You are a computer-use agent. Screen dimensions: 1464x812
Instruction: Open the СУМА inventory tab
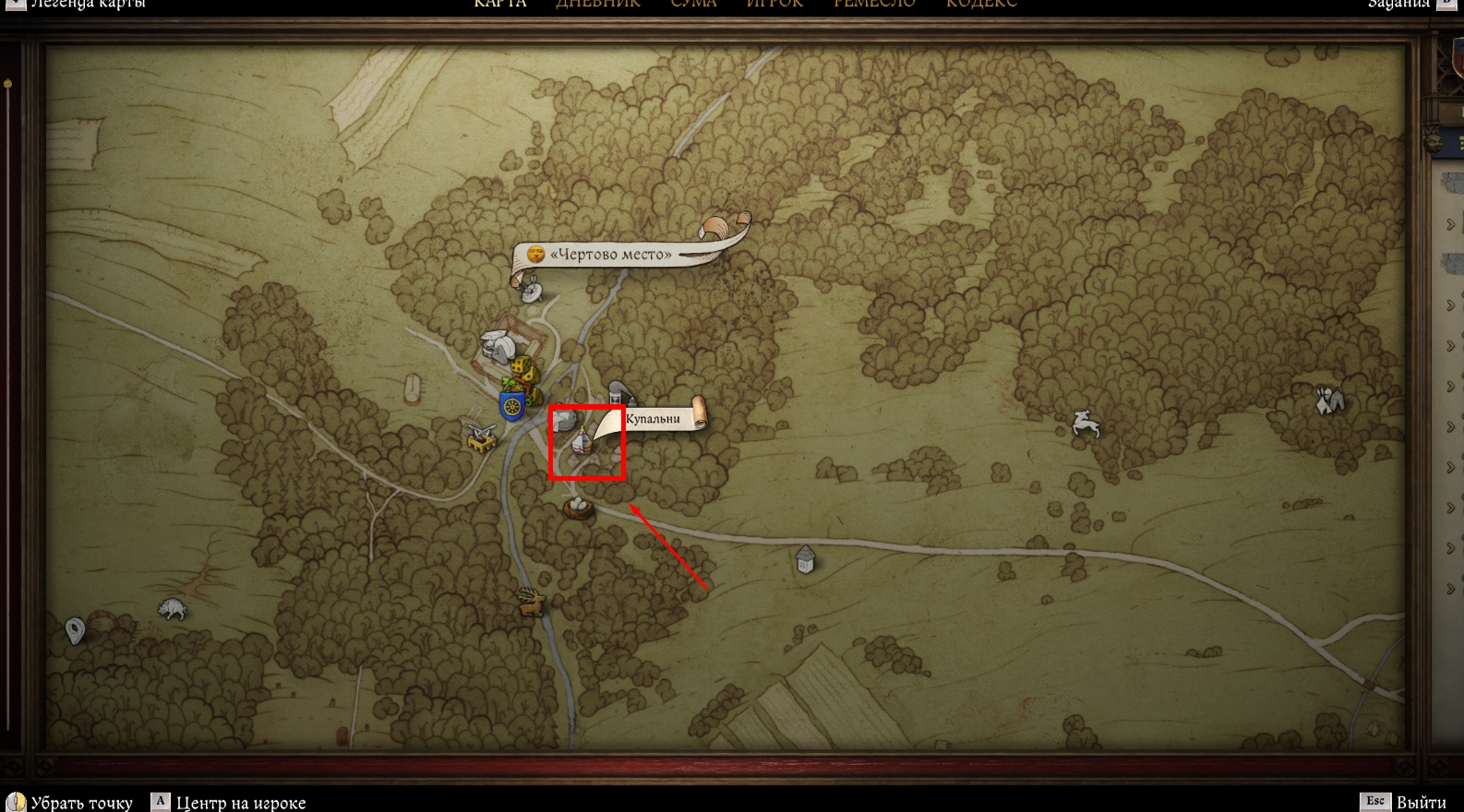coord(693,4)
